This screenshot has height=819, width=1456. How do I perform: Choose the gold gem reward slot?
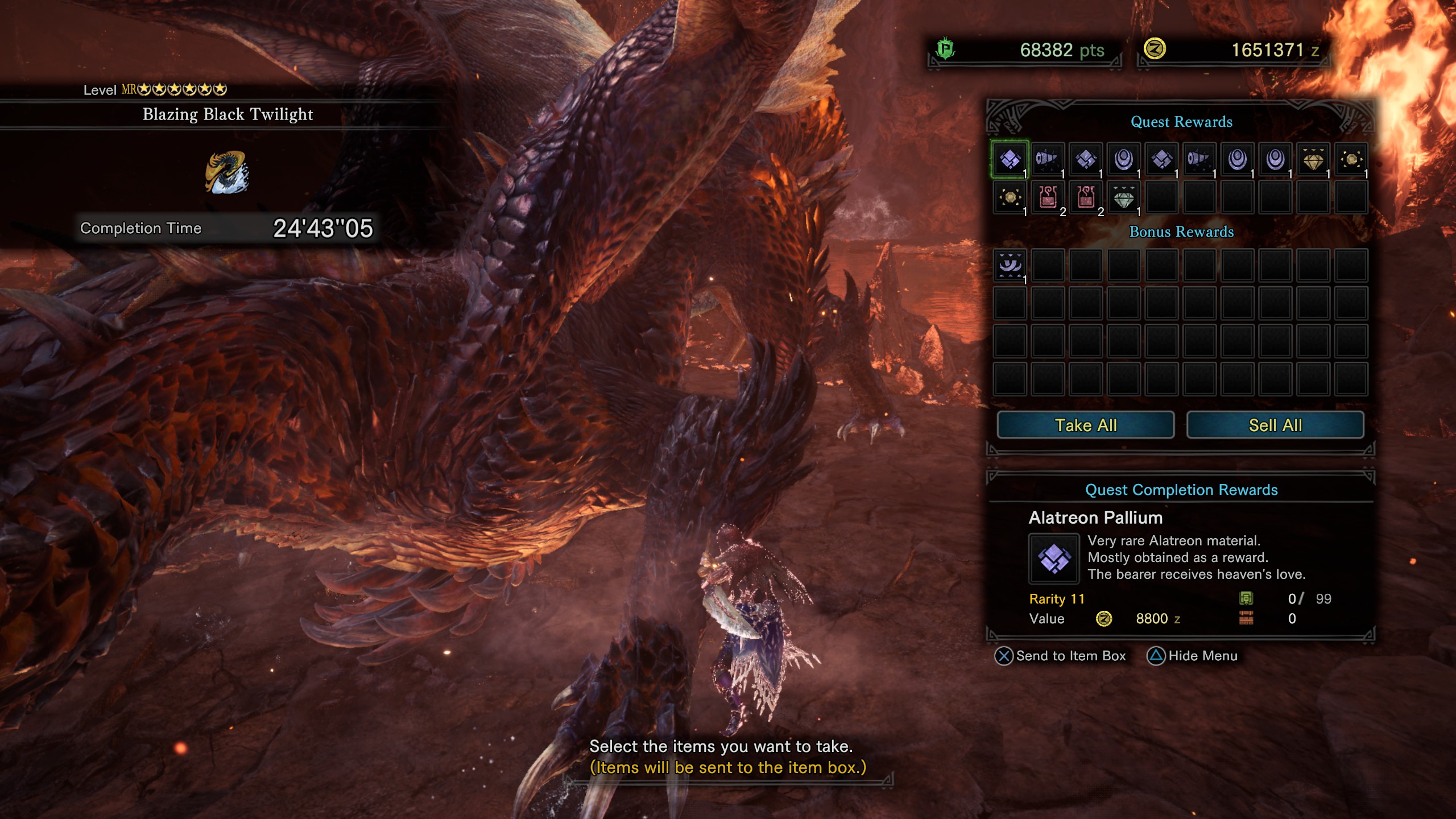click(1313, 159)
